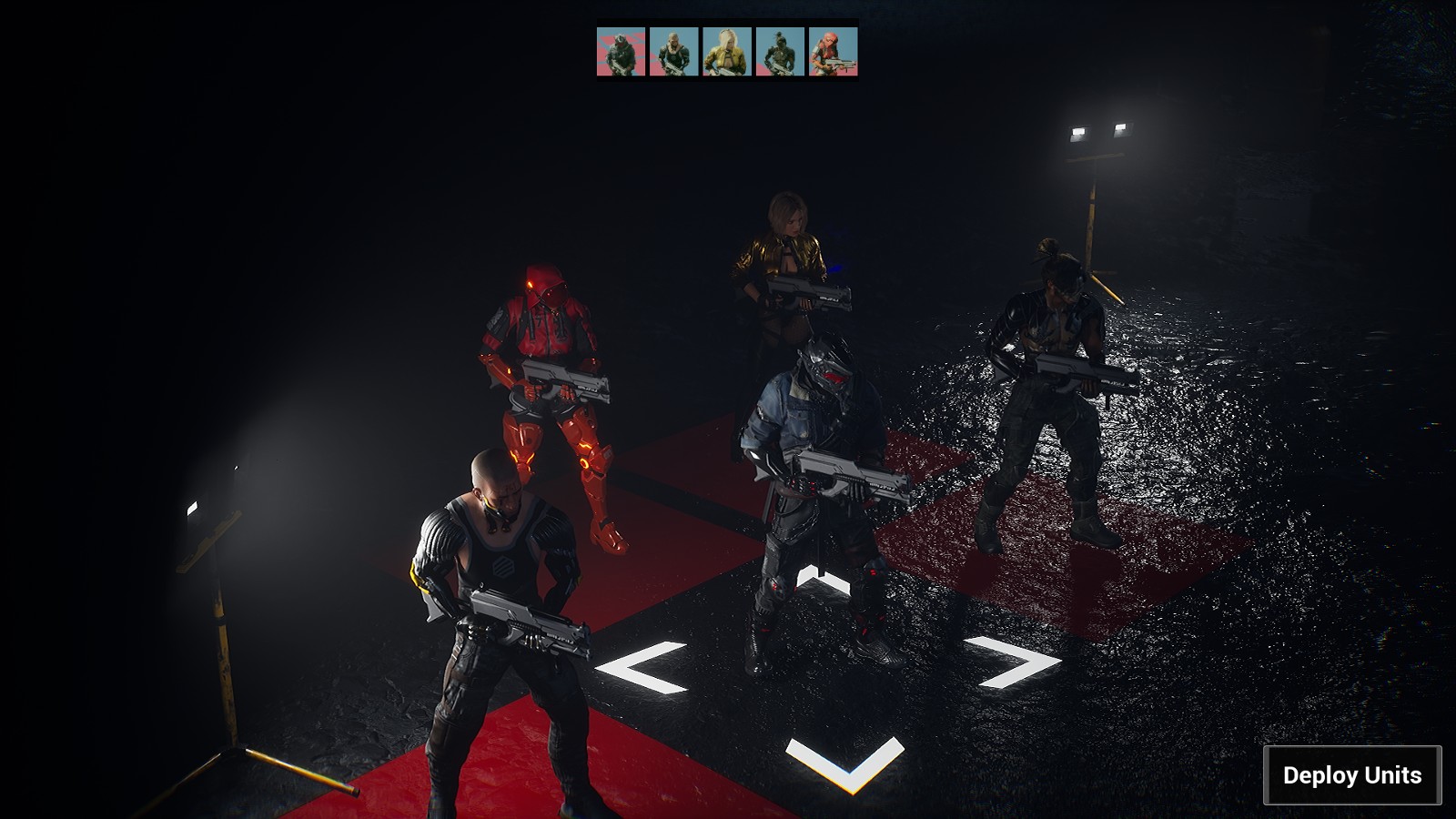Screen dimensions: 1456x819
Task: Choose the red hooded armor portrait
Action: click(x=833, y=52)
